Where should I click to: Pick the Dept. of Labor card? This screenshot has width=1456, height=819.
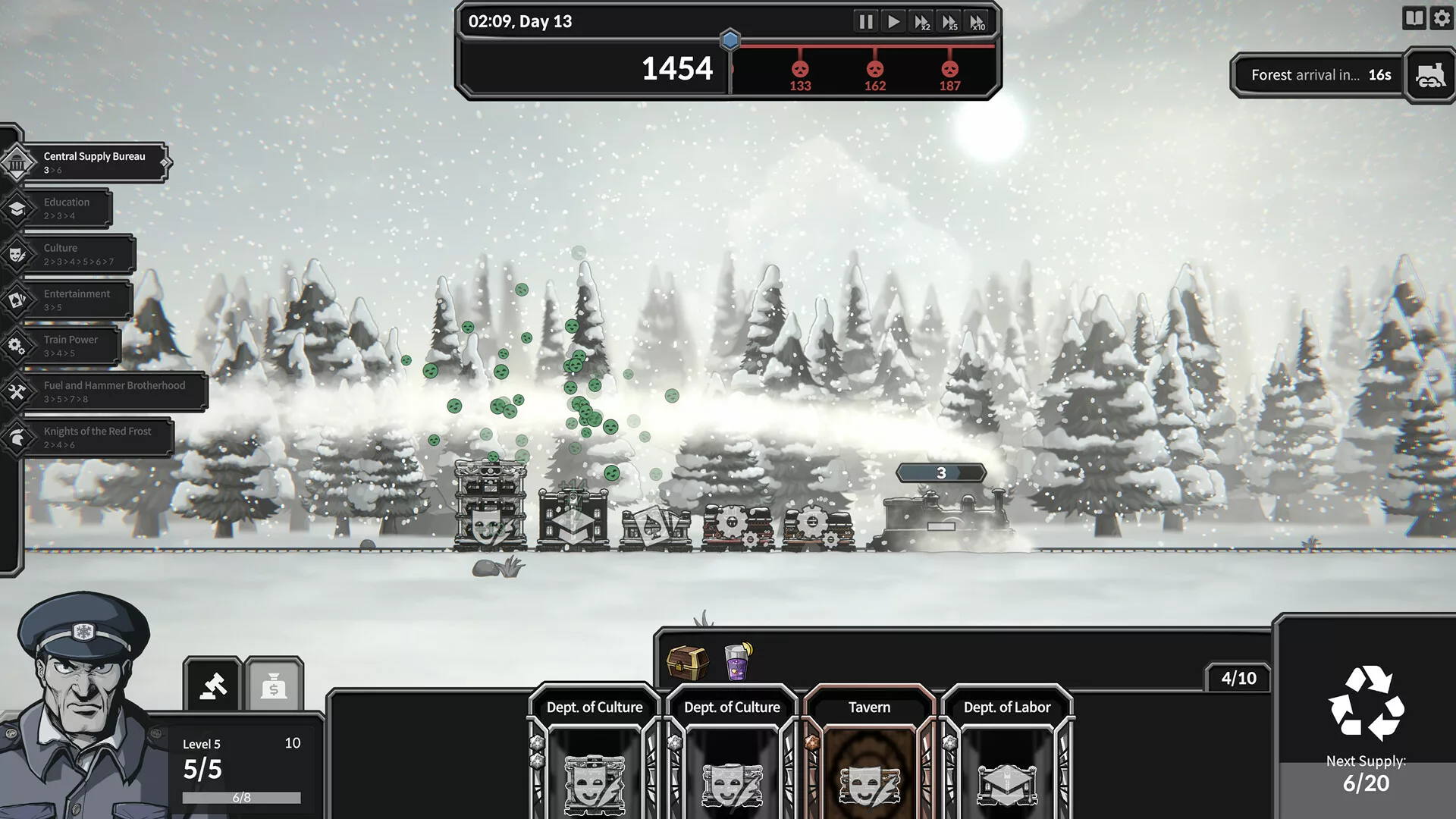pyautogui.click(x=1006, y=751)
